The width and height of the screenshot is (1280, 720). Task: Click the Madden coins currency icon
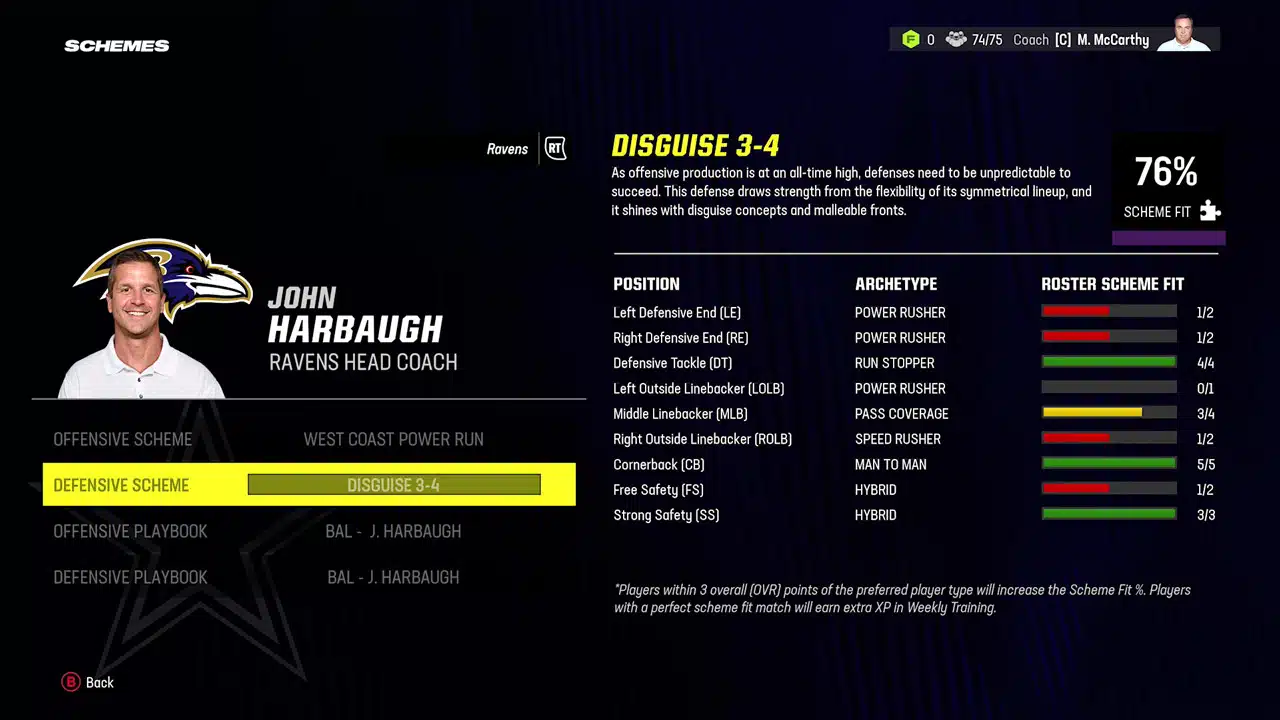coord(911,39)
